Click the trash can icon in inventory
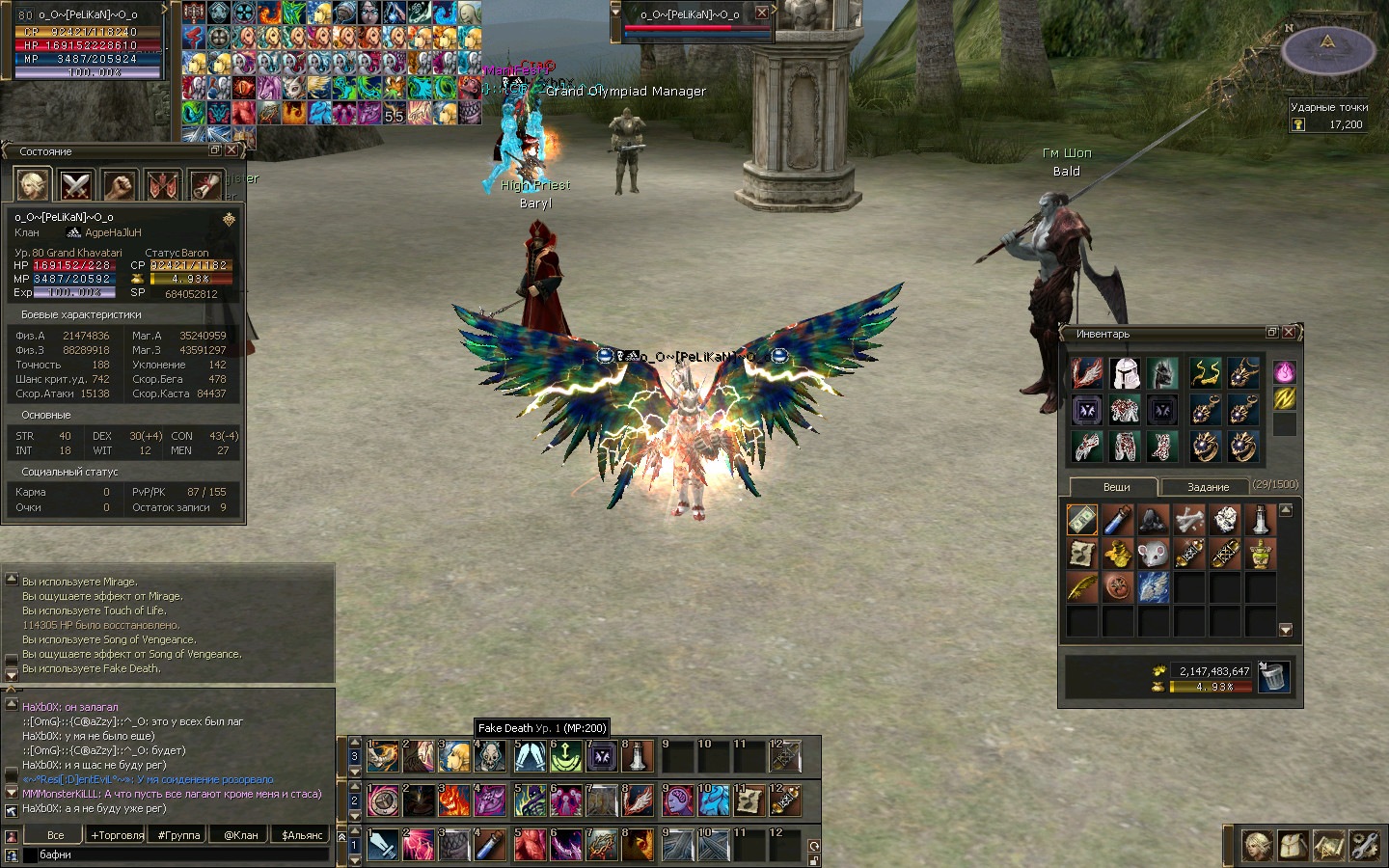Screen dimensions: 1389x868 (x=1273, y=676)
